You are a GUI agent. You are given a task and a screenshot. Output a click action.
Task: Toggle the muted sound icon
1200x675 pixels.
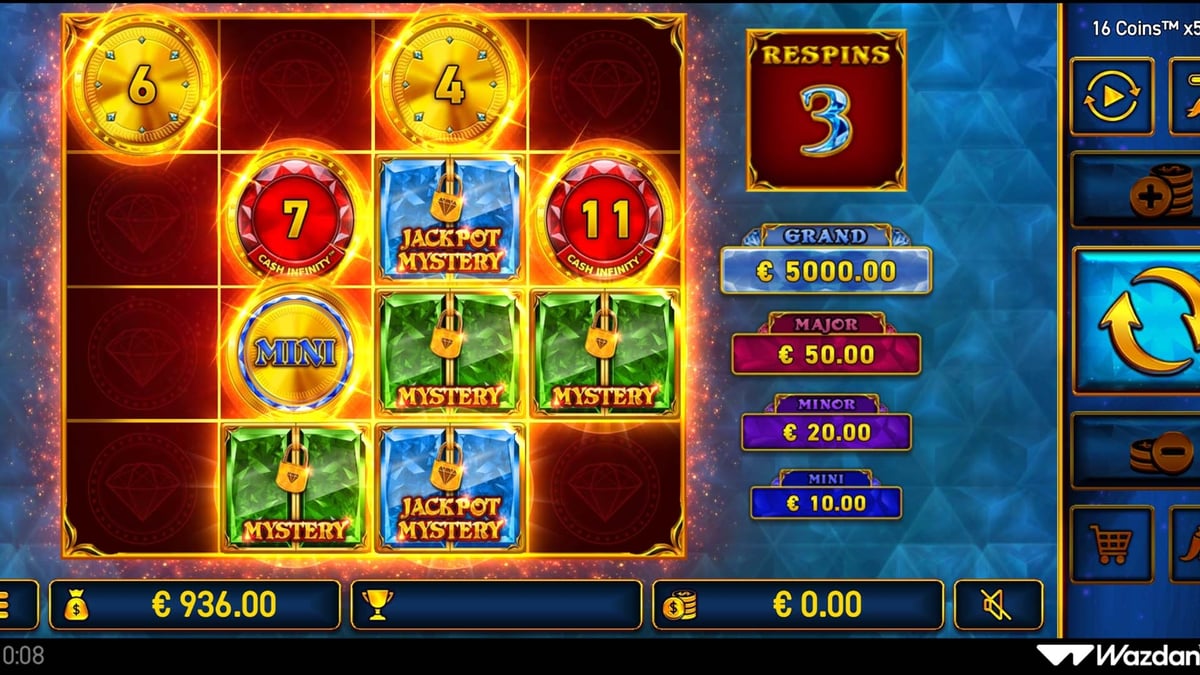(997, 604)
